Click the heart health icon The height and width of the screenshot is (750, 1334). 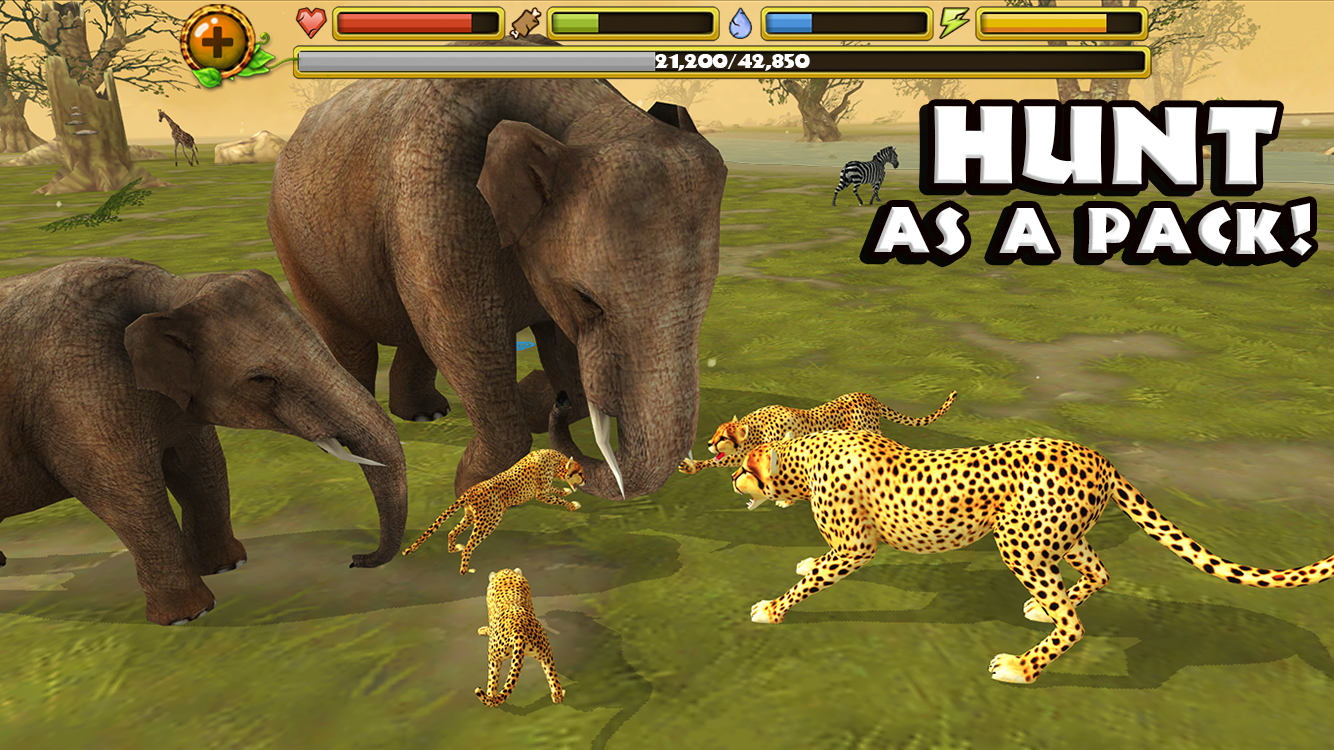(x=311, y=22)
